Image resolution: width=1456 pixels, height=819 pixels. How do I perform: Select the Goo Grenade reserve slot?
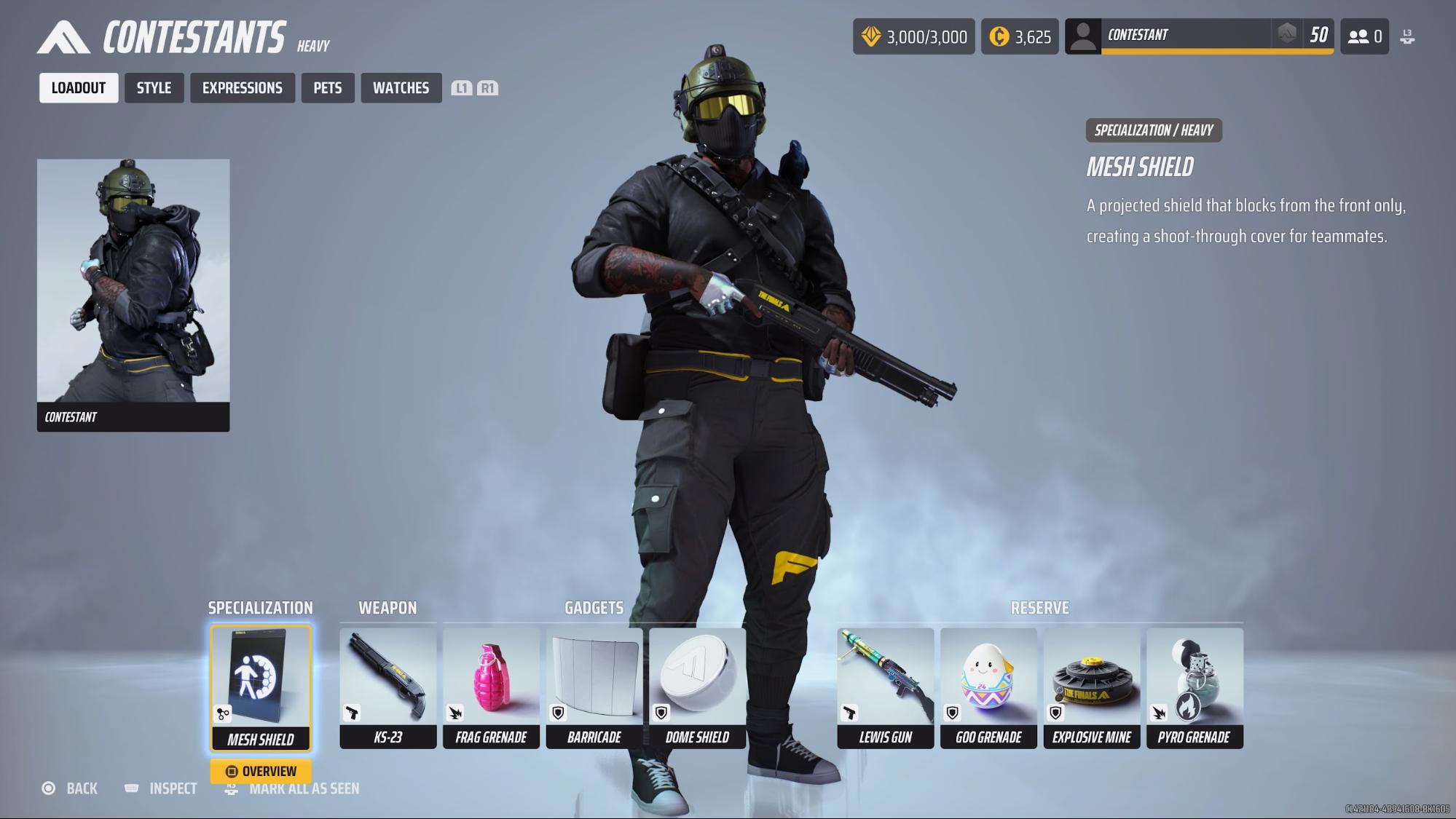tap(988, 687)
